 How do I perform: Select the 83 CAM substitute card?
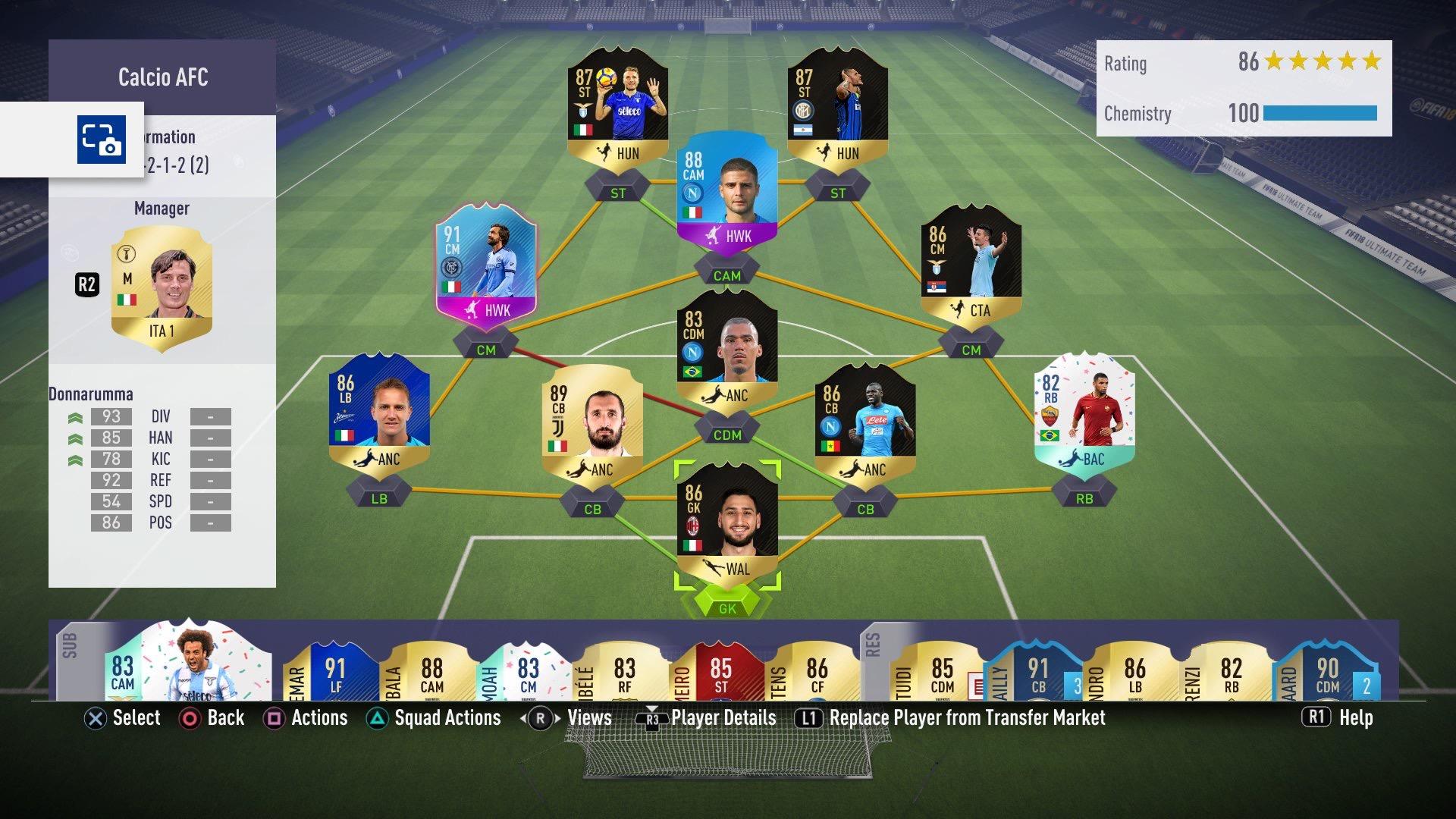click(x=190, y=664)
